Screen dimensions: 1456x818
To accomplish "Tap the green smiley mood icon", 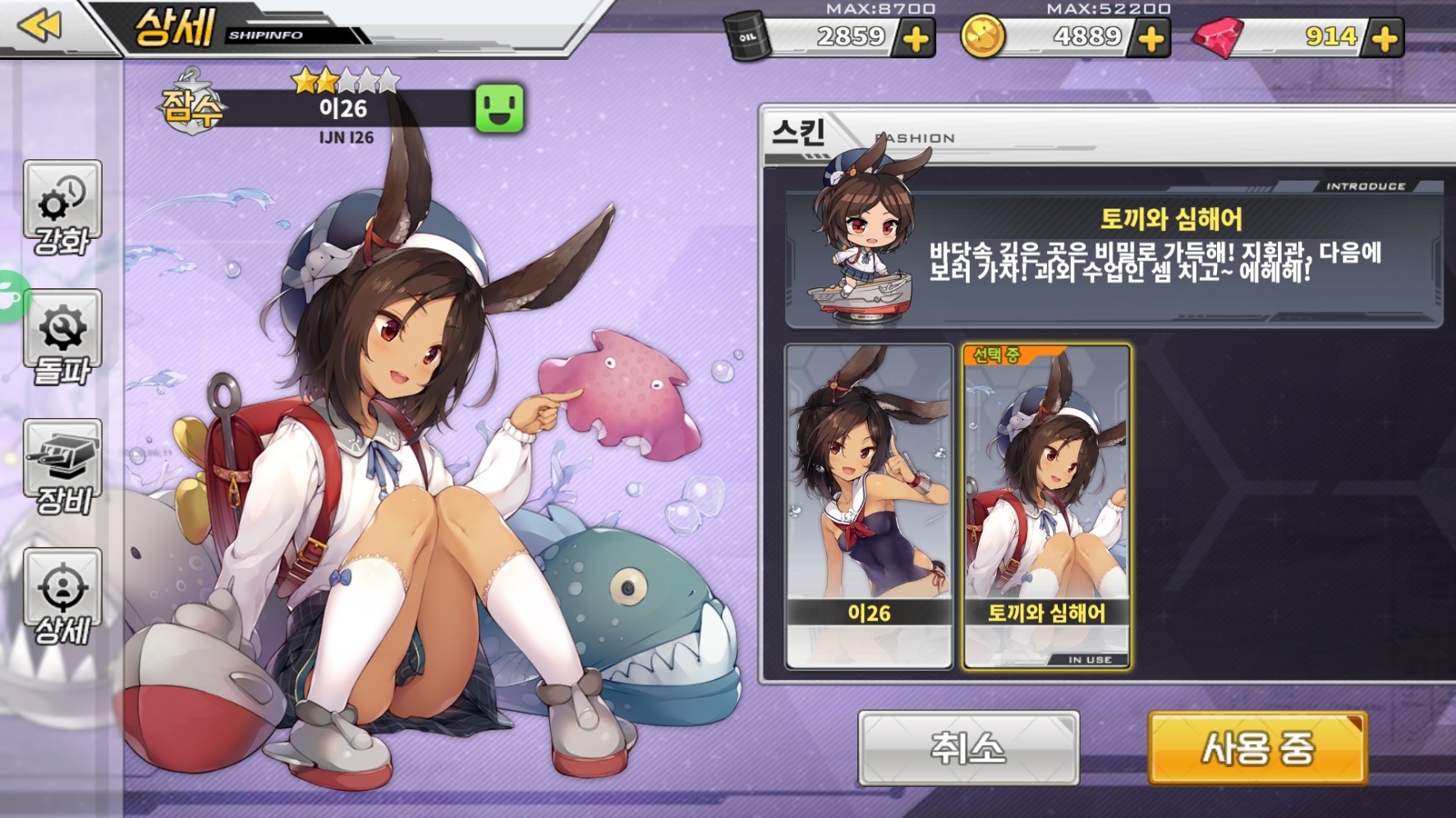I will 499,108.
